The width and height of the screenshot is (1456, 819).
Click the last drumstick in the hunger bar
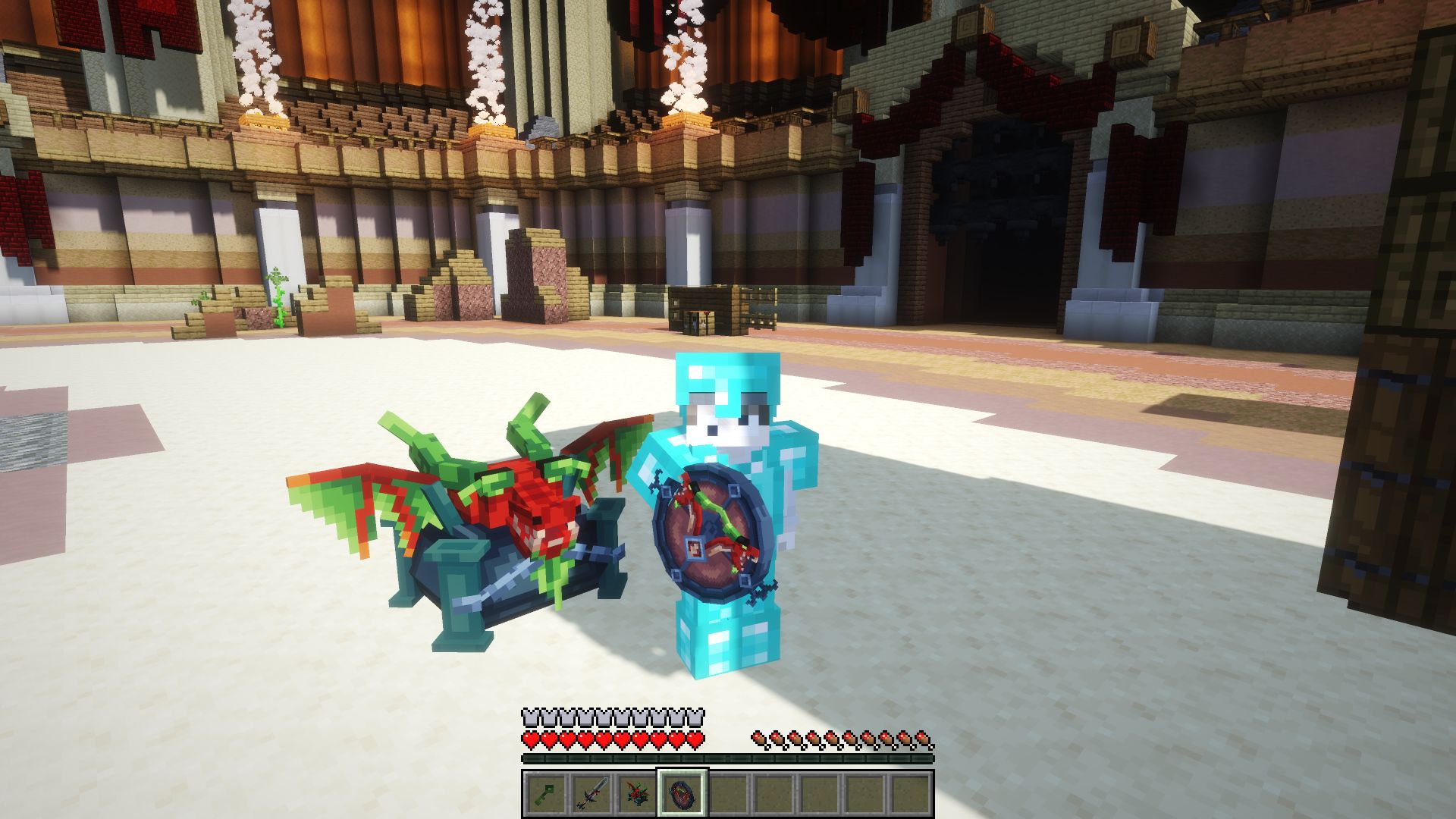point(924,739)
